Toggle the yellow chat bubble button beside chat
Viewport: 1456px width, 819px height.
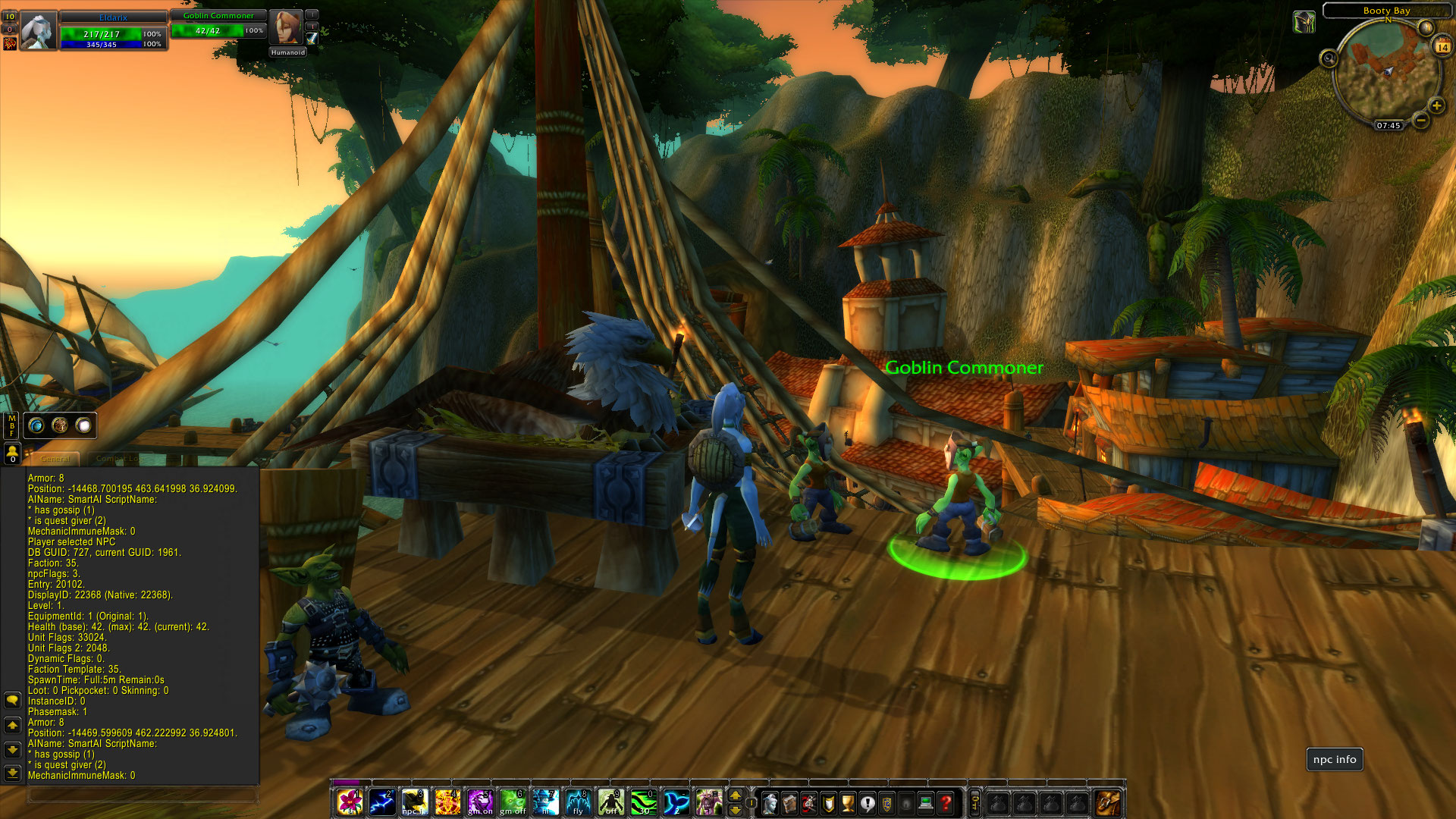pos(12,700)
